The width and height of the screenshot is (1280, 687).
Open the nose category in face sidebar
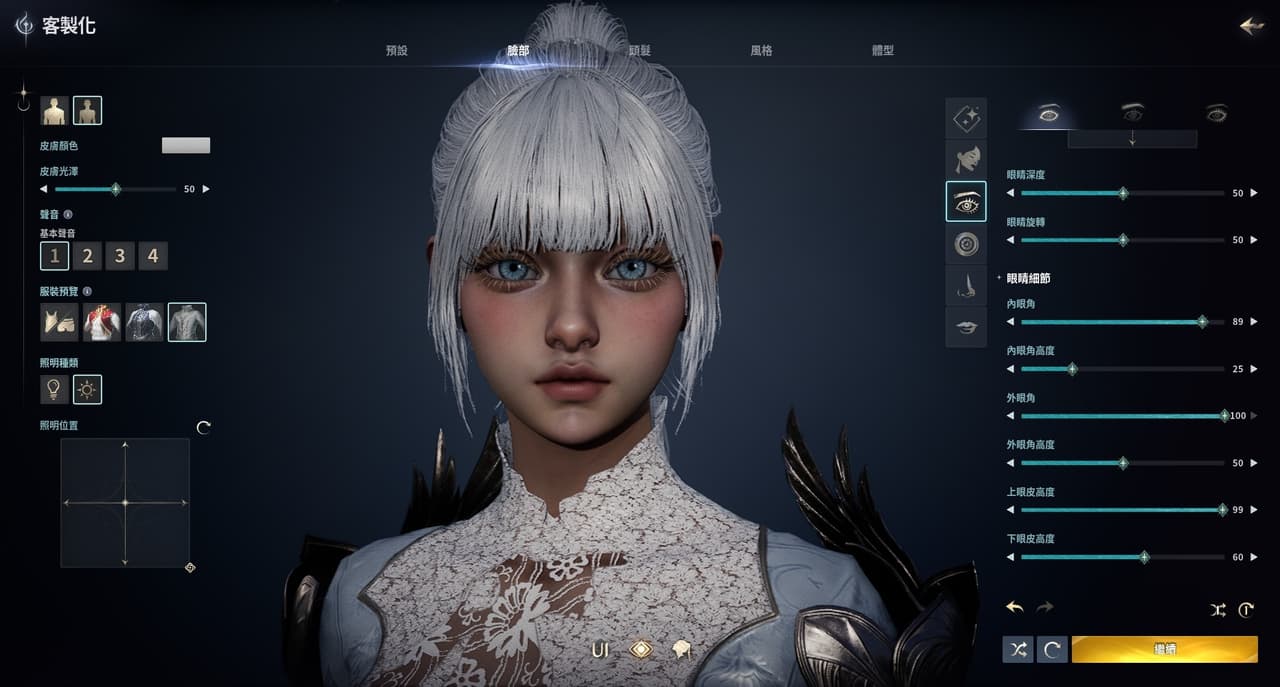point(966,286)
